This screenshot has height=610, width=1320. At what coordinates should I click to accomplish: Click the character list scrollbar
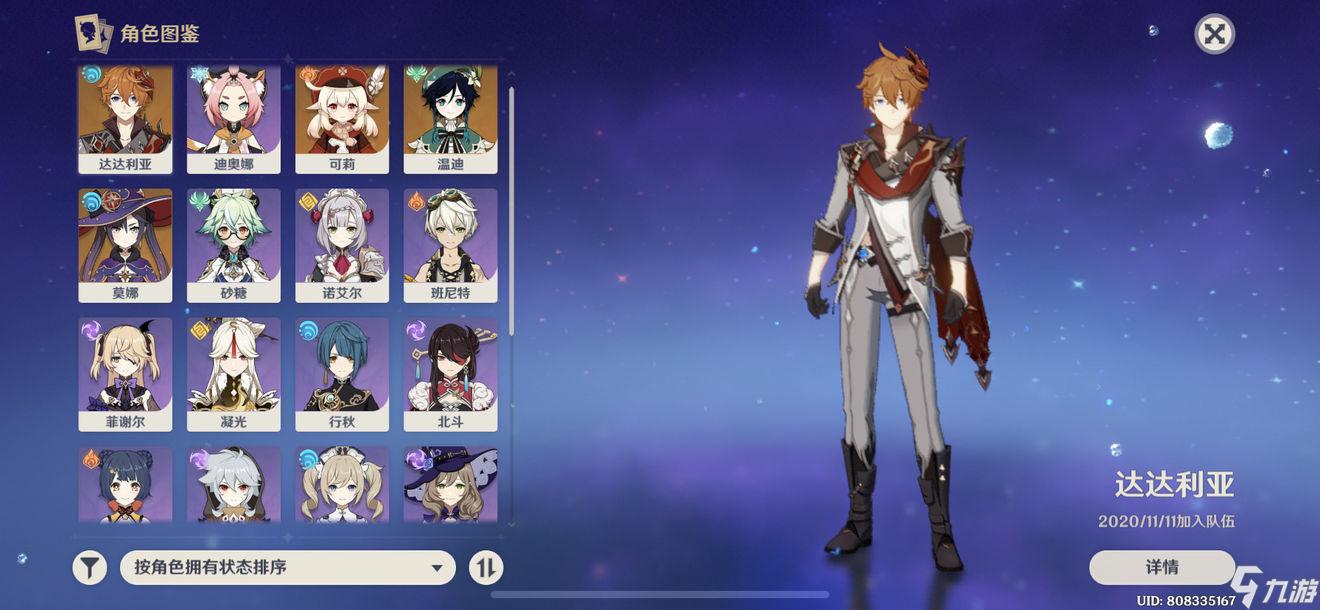[512, 210]
